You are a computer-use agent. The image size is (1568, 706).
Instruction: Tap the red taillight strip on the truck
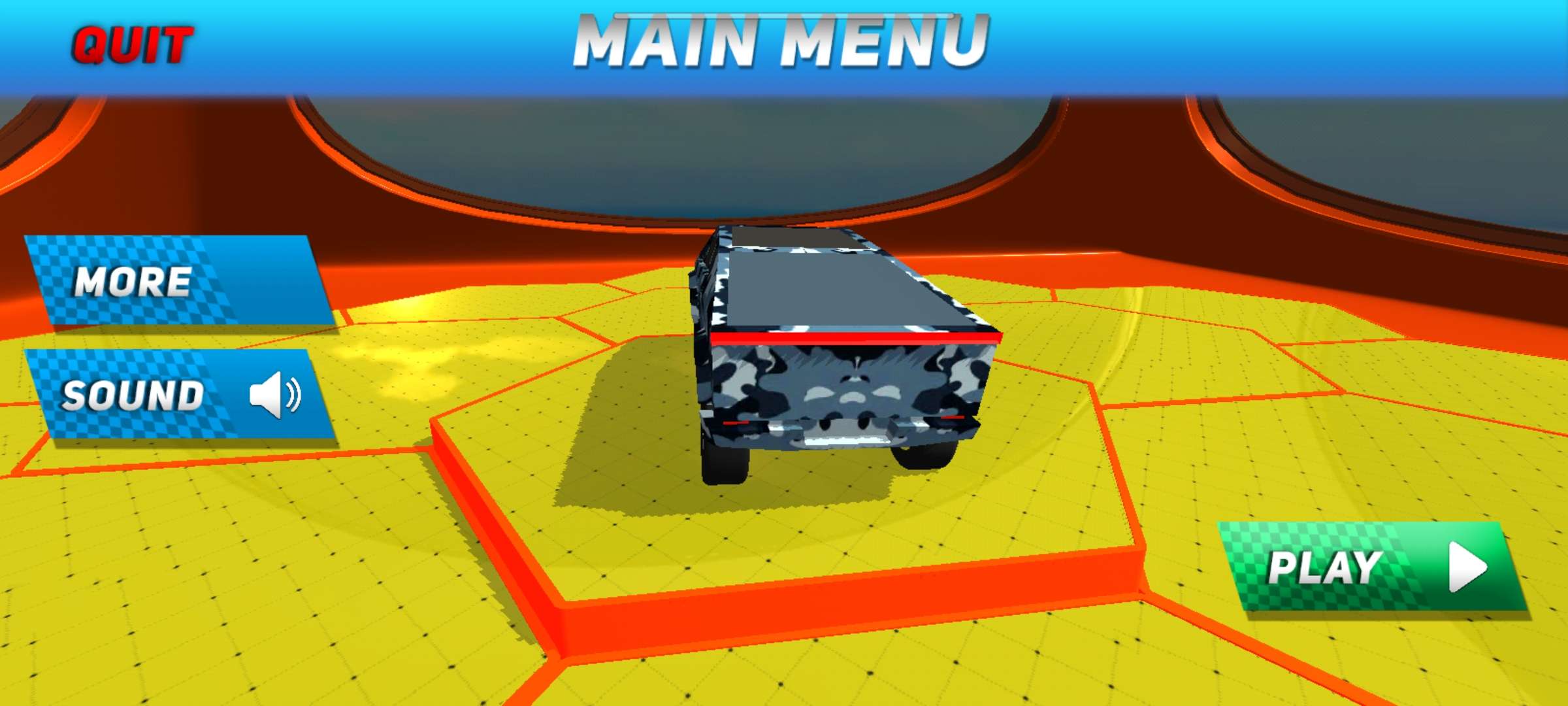pyautogui.click(x=849, y=335)
